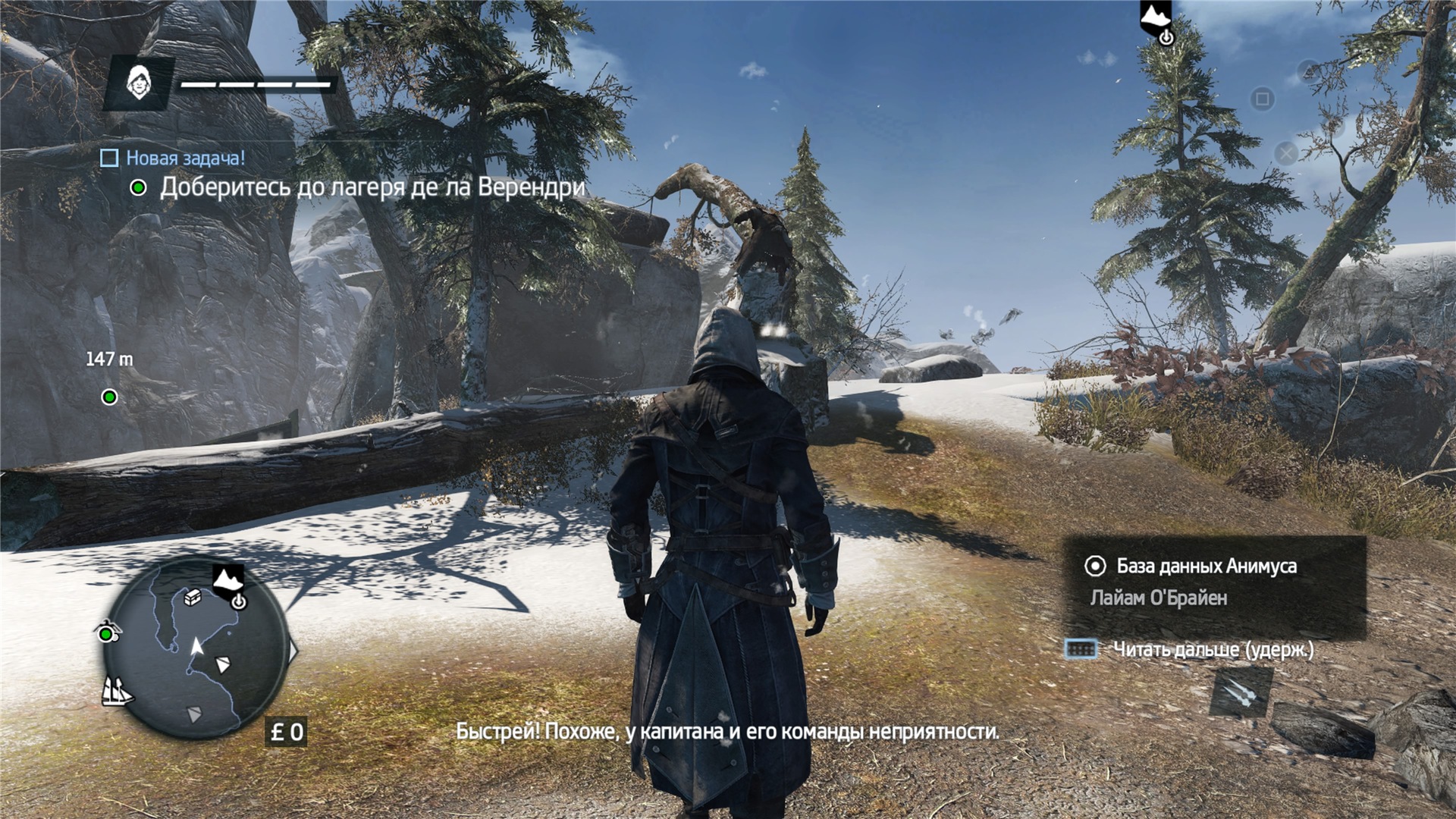
Task: Click the "Новая задача!" new objective notice
Action: pos(185,158)
